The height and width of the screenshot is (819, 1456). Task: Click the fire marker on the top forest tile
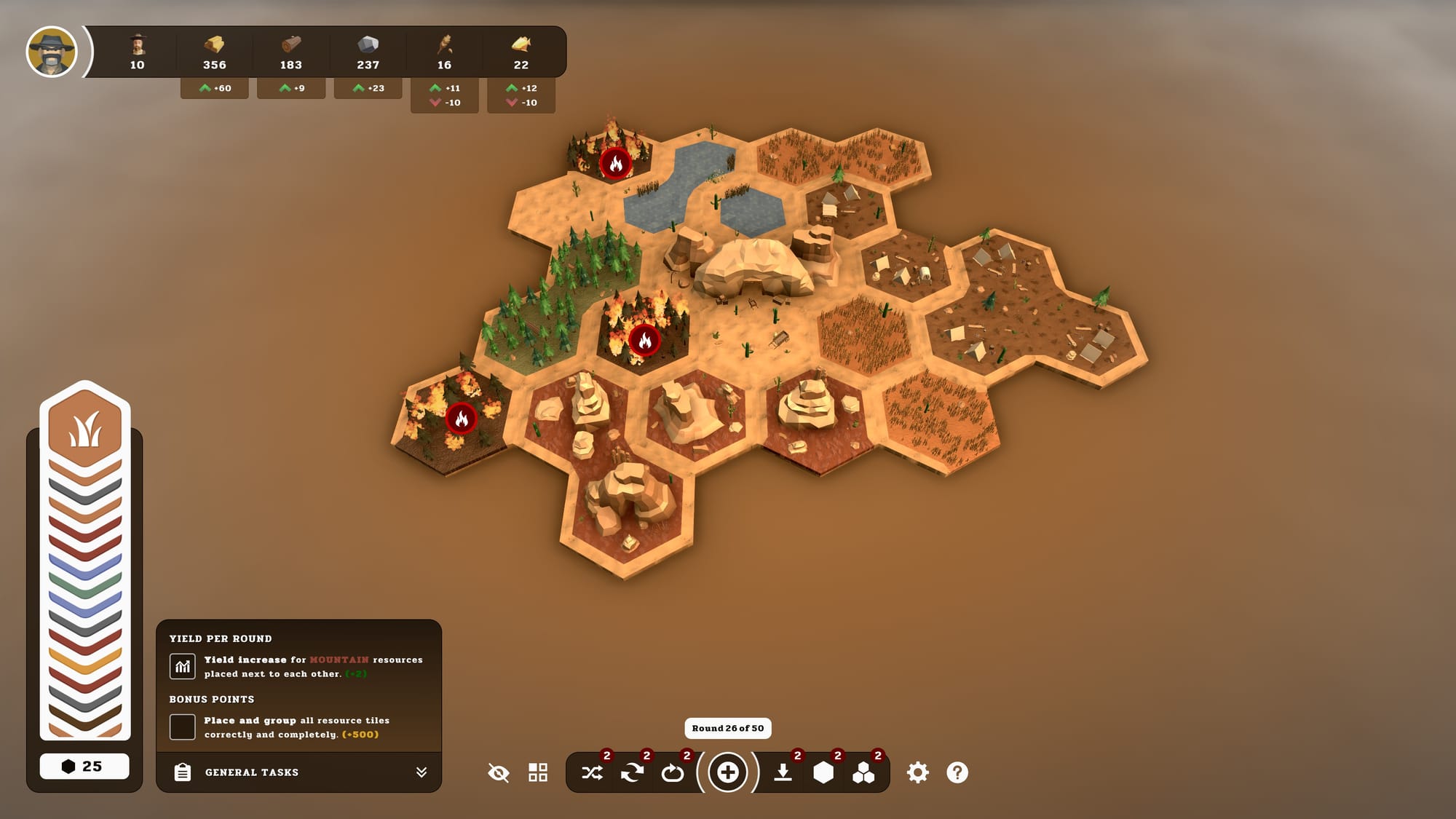click(x=615, y=163)
